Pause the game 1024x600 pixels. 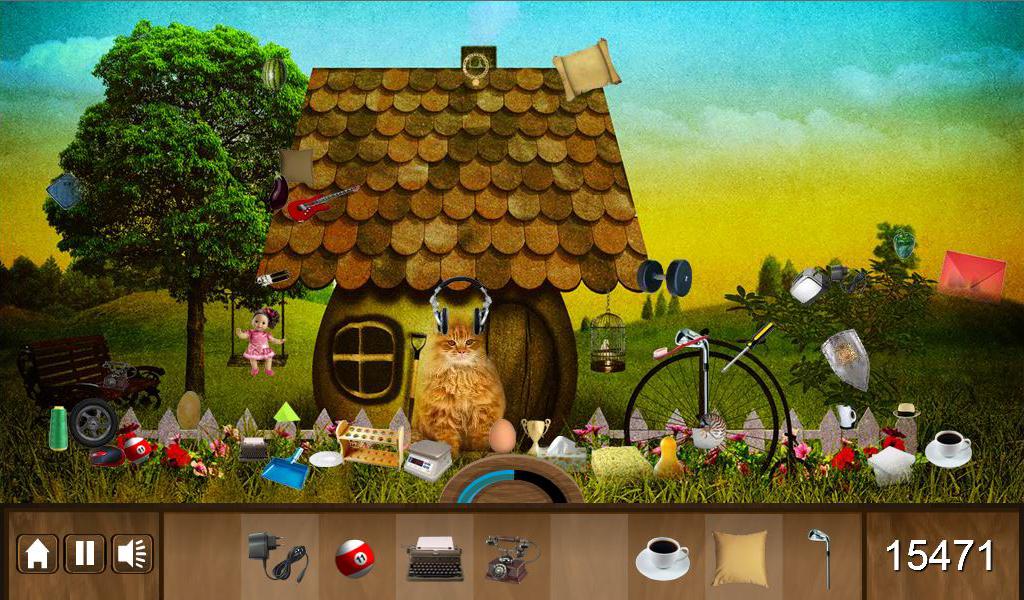pos(85,554)
